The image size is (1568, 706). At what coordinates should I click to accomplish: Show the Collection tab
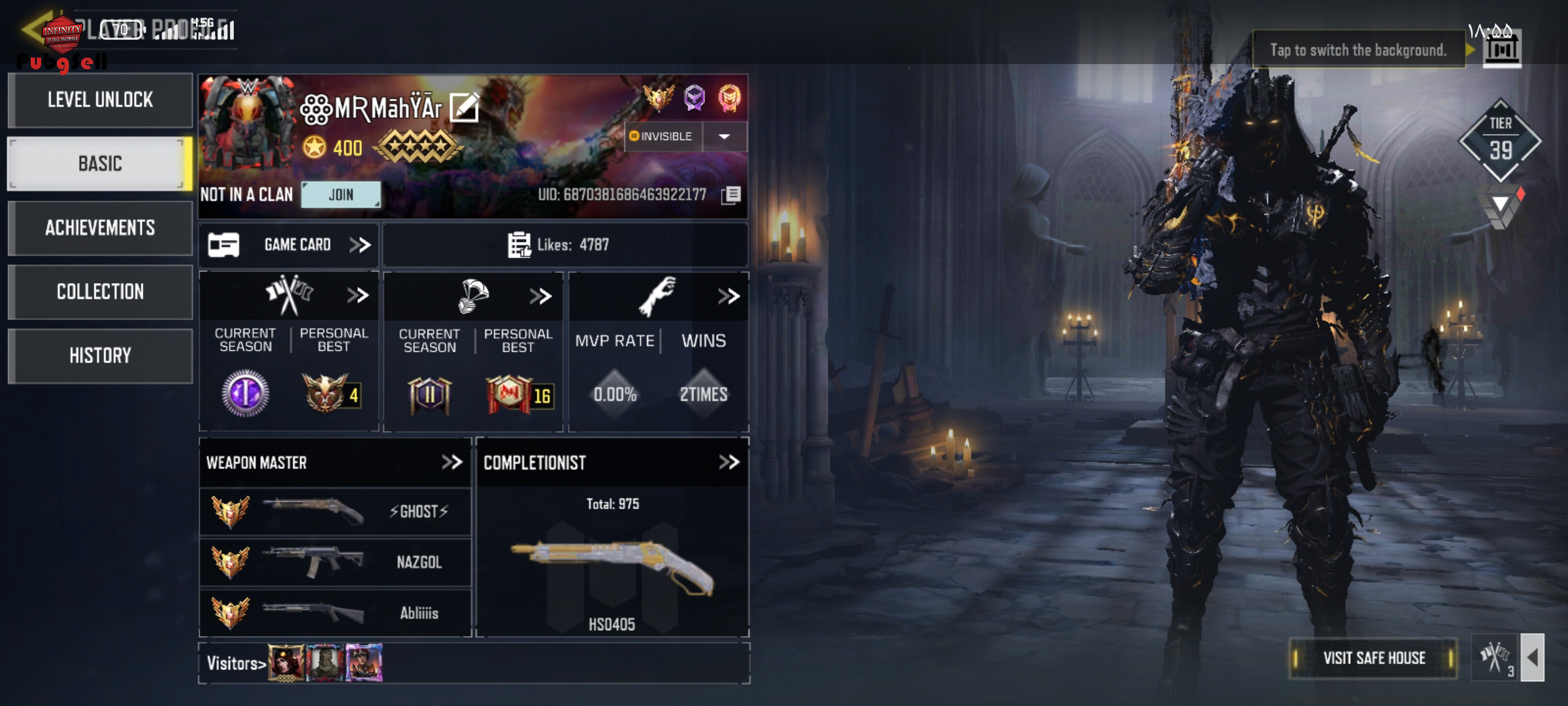point(100,292)
